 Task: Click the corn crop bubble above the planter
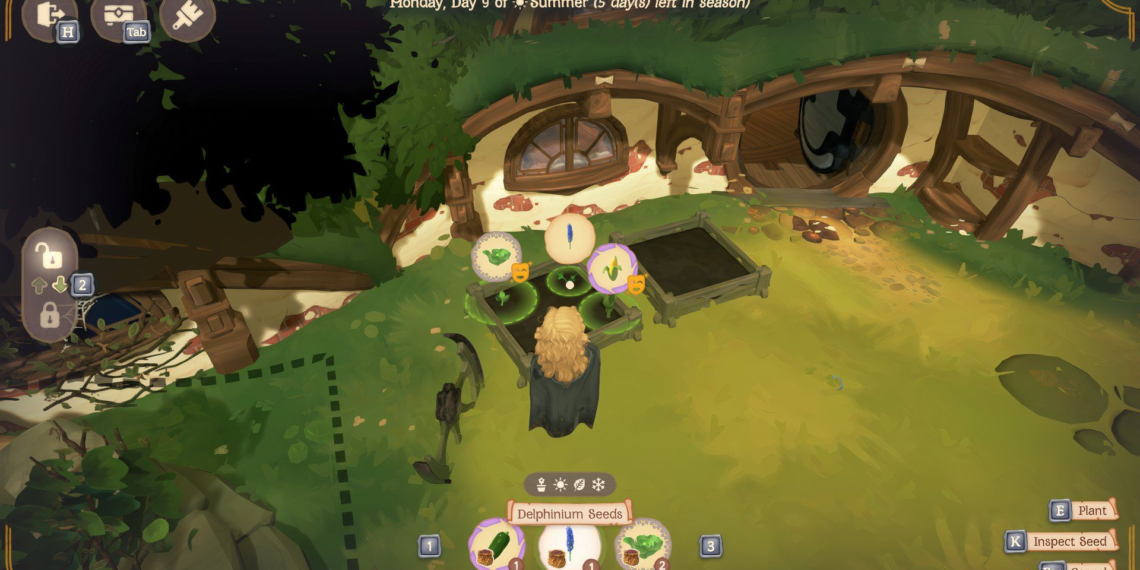point(610,268)
